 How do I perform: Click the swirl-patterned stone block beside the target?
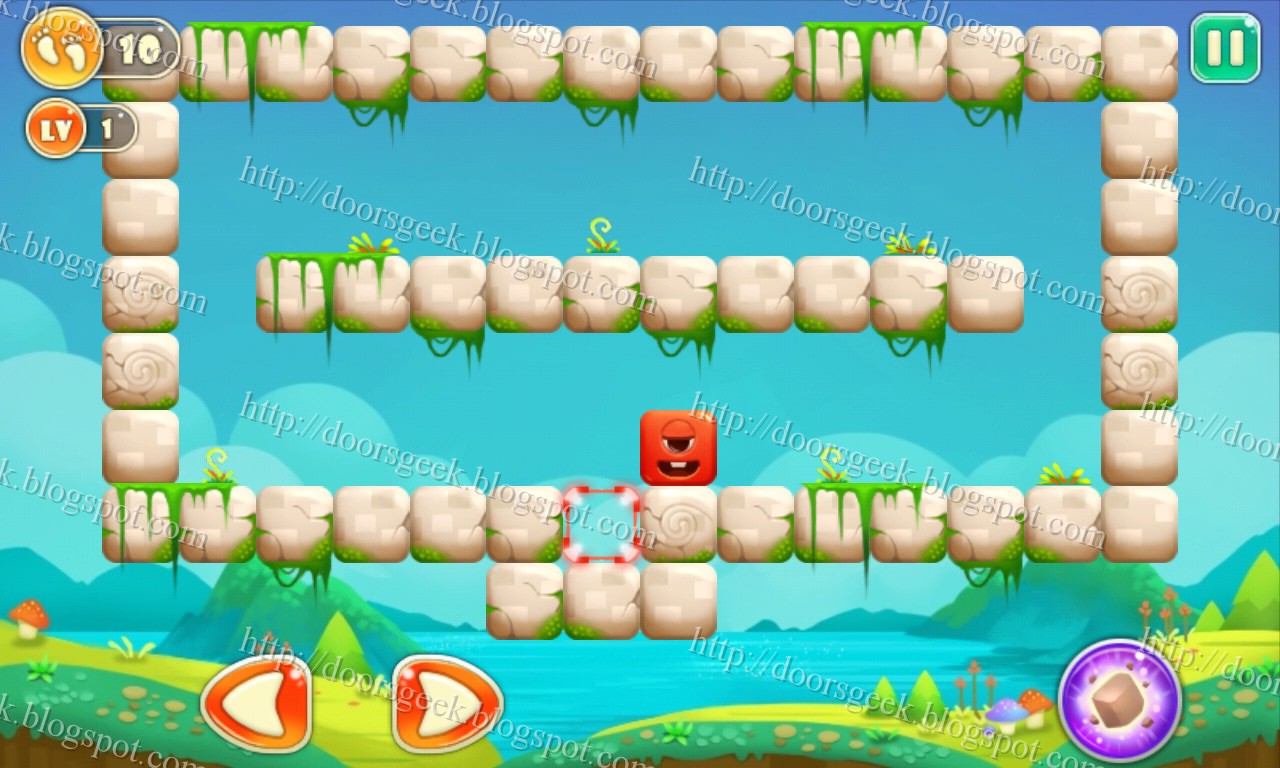point(676,523)
